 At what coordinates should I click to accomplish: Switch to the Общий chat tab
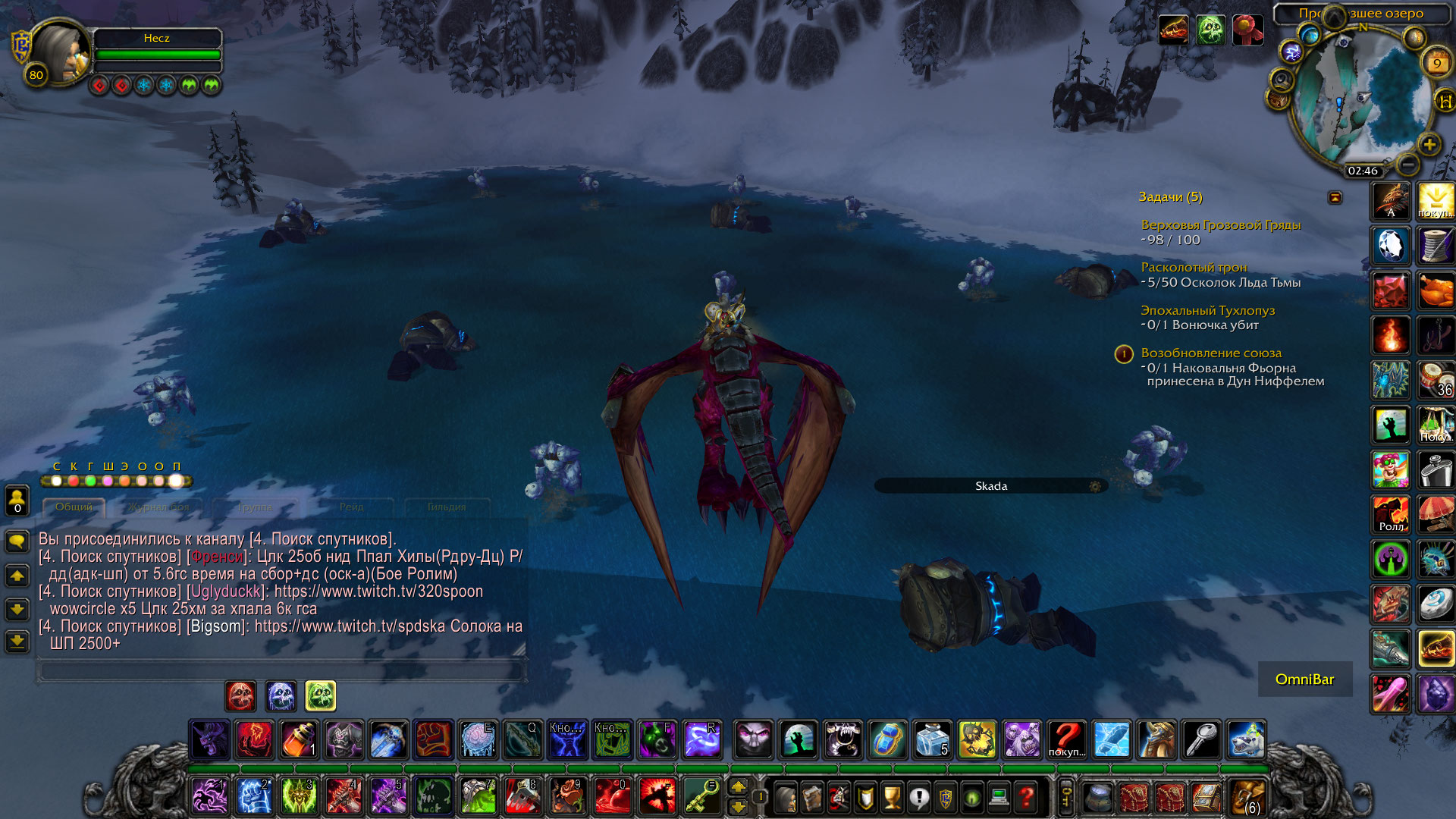tap(74, 507)
